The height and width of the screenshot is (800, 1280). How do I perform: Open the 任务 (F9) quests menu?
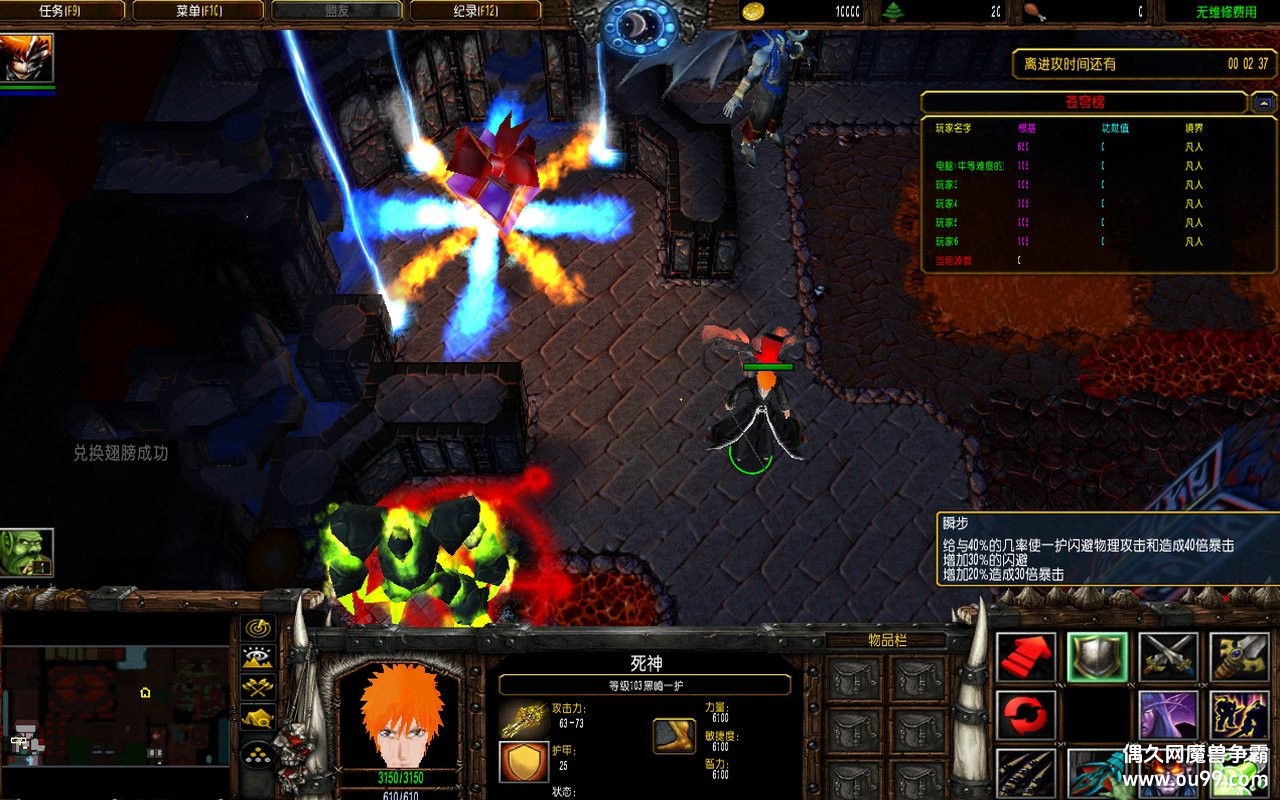(x=65, y=11)
